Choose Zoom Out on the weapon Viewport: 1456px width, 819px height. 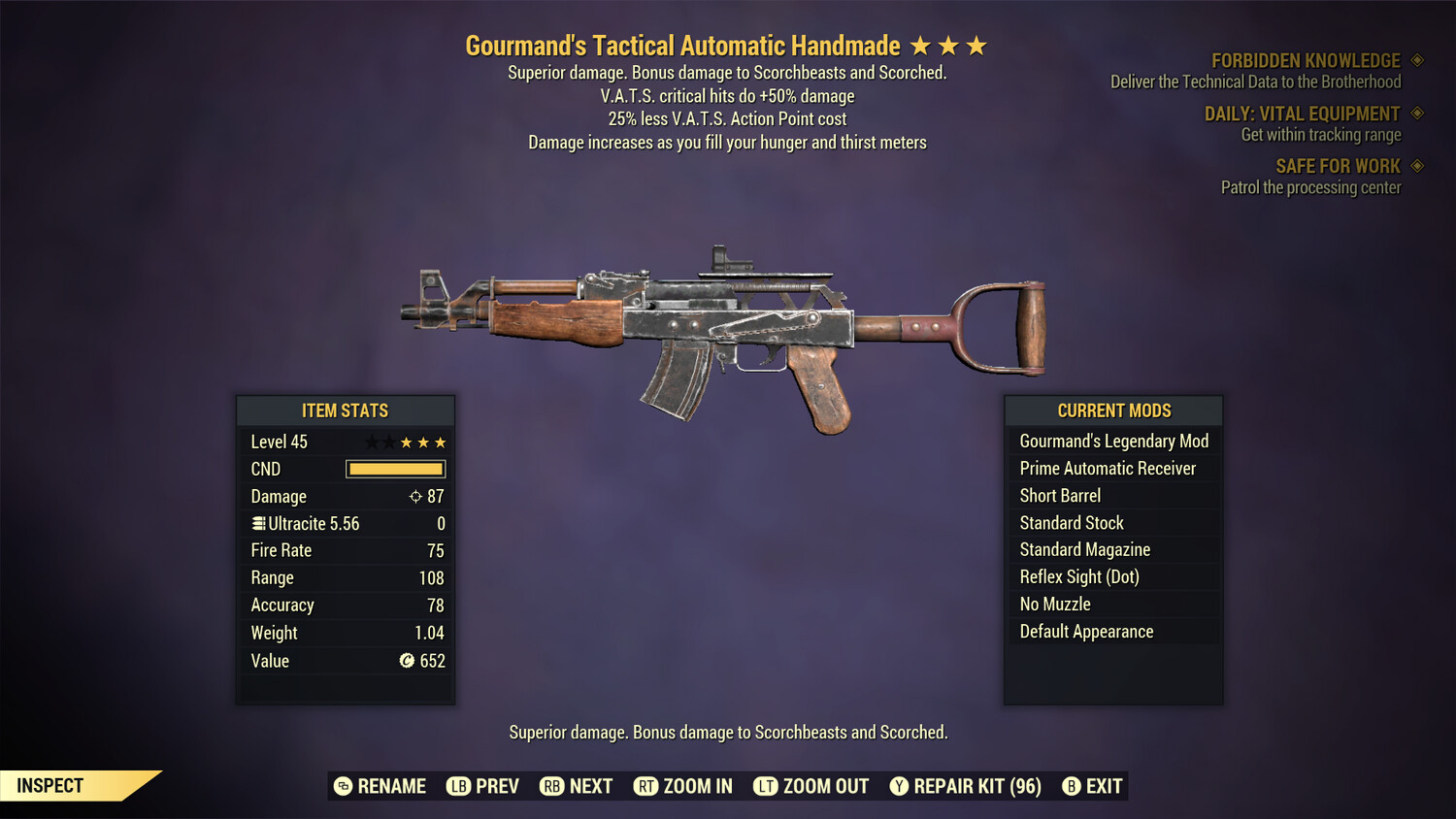pyautogui.click(x=811, y=786)
